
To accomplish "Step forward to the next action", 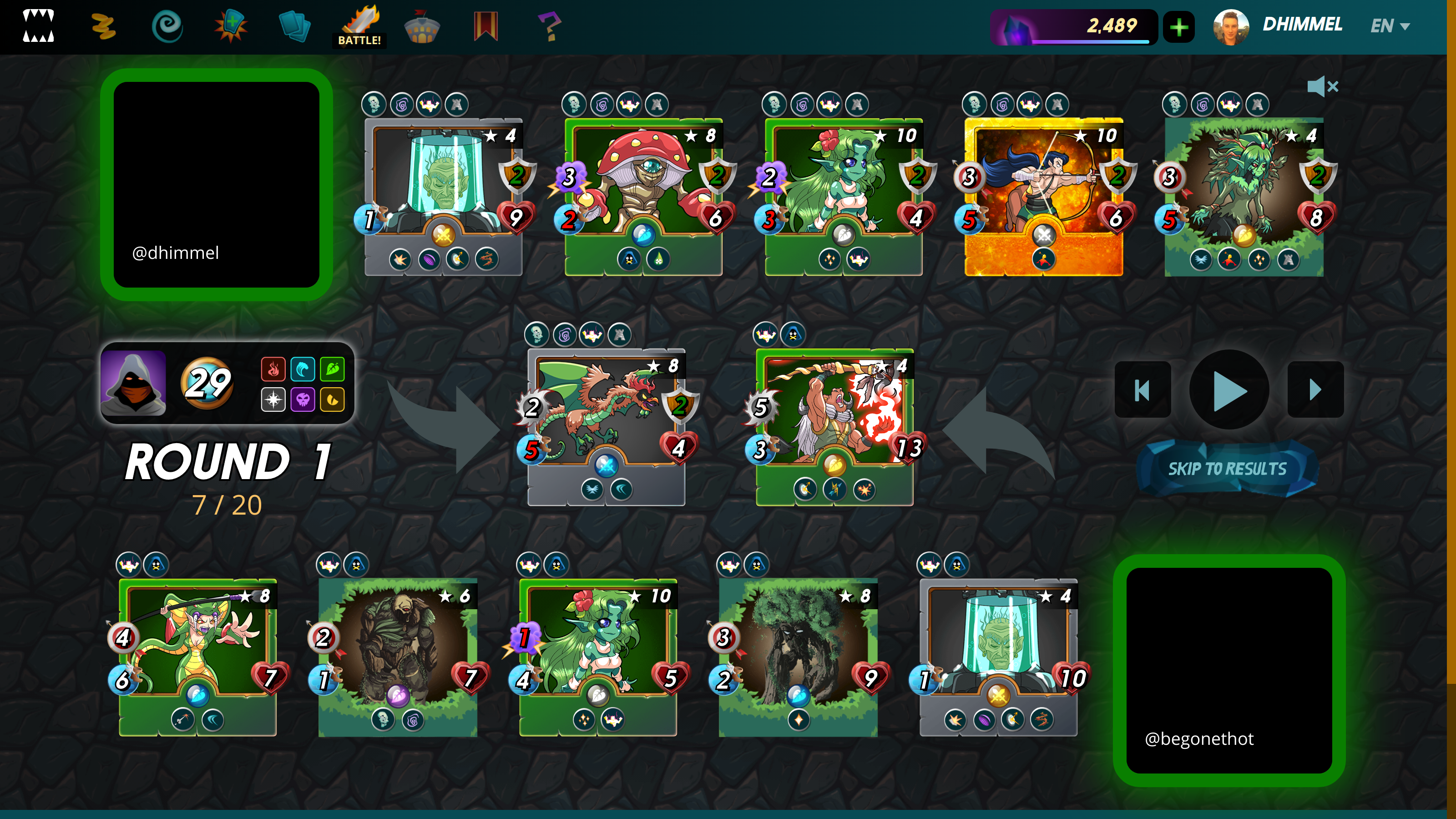I will (1315, 389).
